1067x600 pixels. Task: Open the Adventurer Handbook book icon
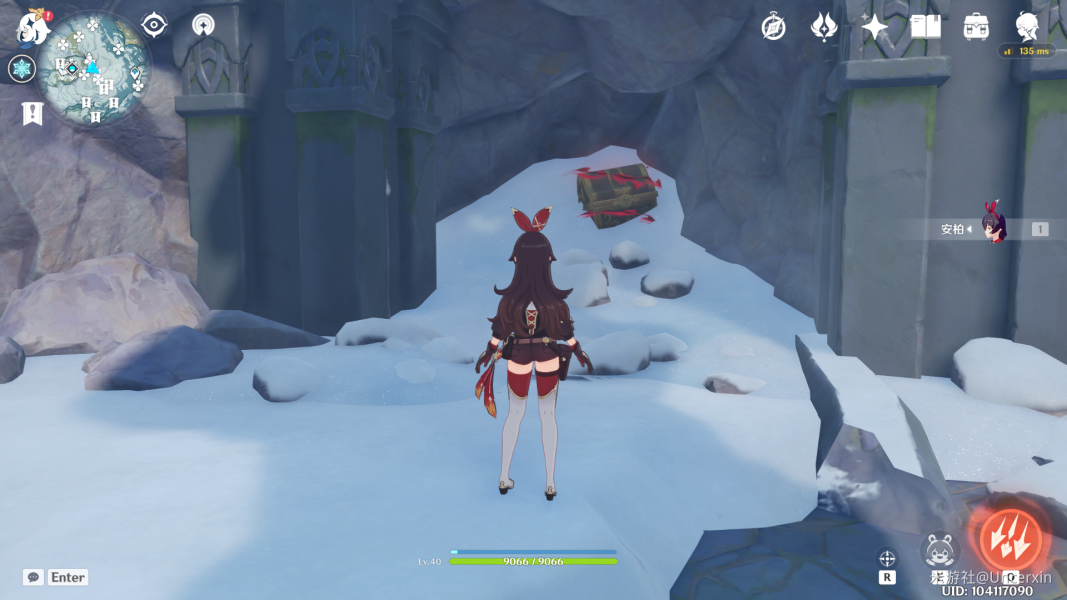pos(925,27)
